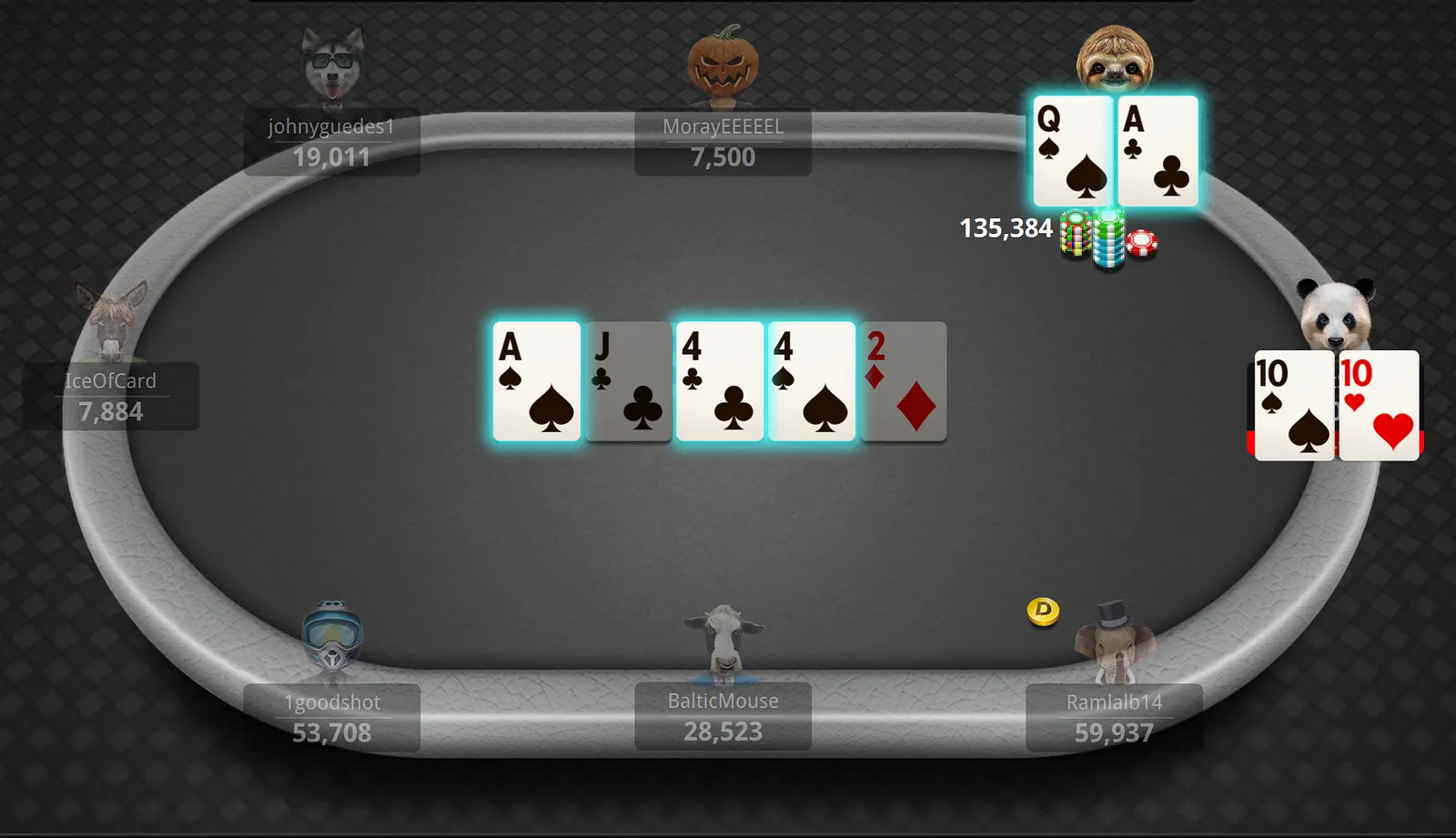Select the MorayEEEEEL seat panel
The image size is (1456, 838).
(x=723, y=143)
